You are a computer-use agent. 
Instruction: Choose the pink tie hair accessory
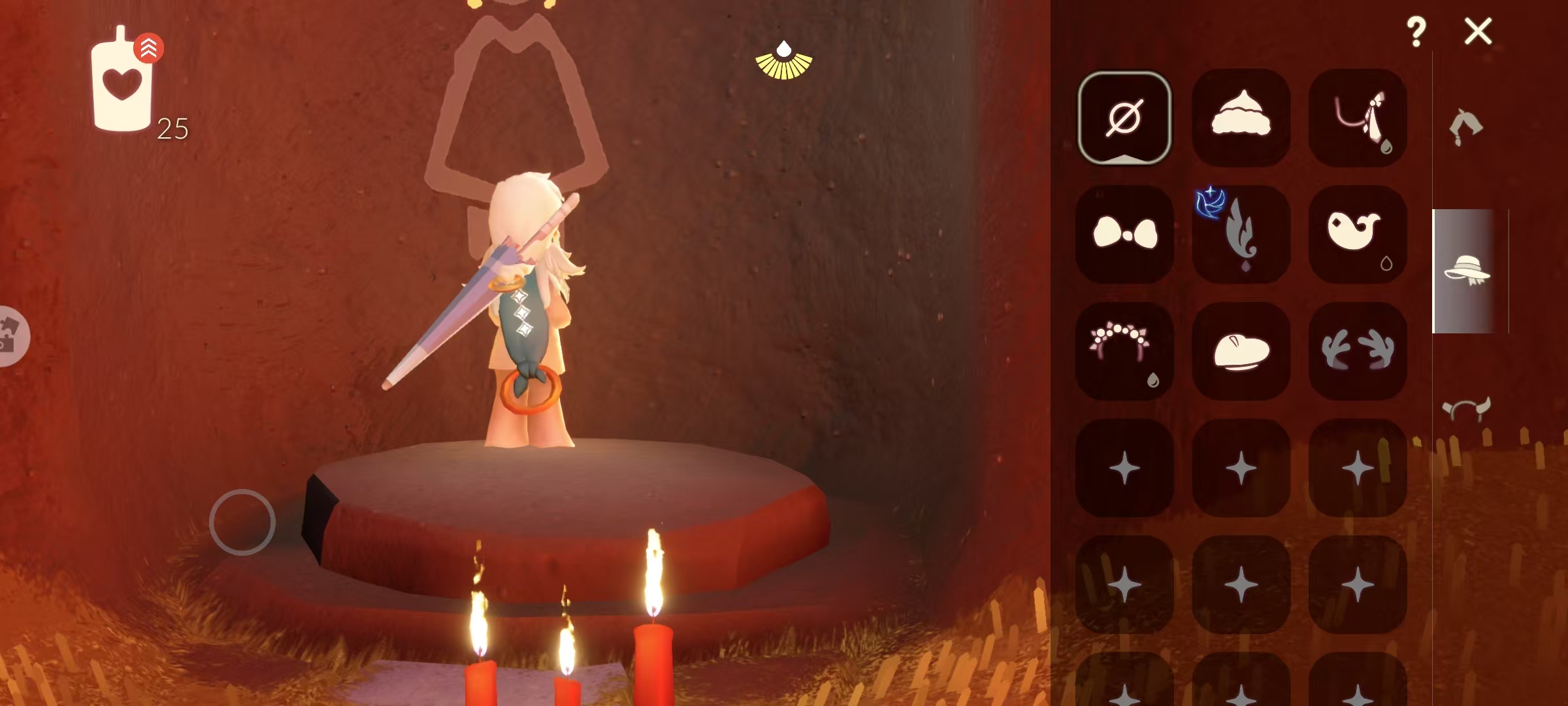1358,118
